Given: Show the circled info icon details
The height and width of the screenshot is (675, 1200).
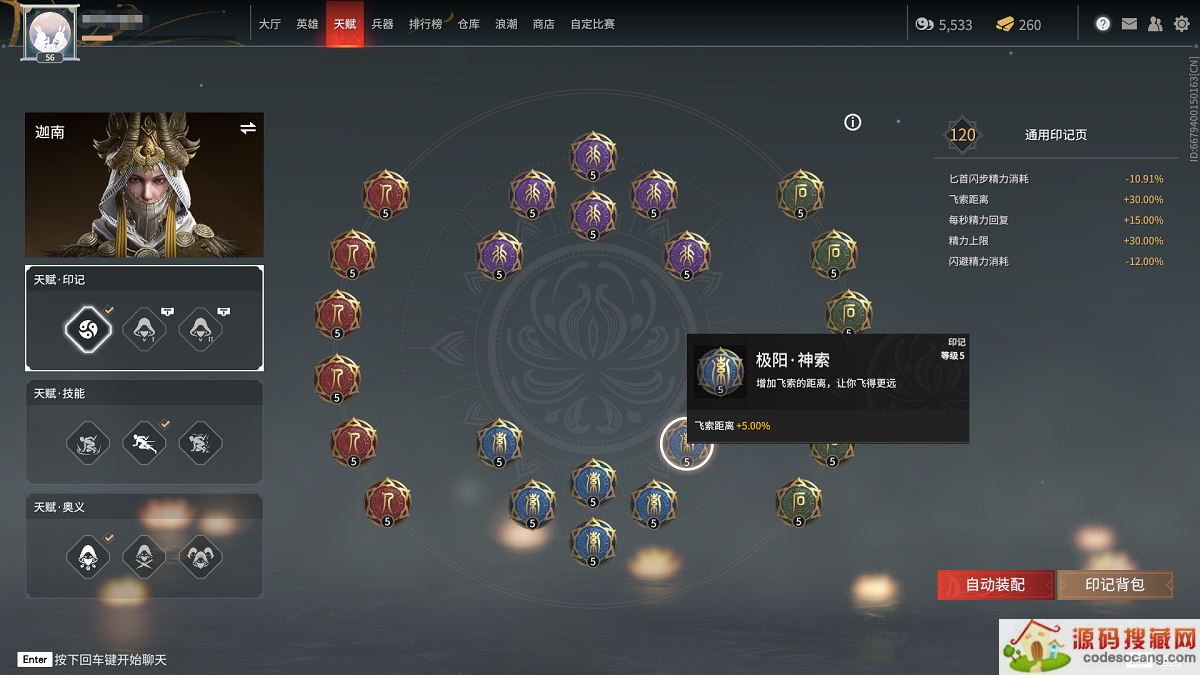Looking at the screenshot, I should tap(853, 122).
